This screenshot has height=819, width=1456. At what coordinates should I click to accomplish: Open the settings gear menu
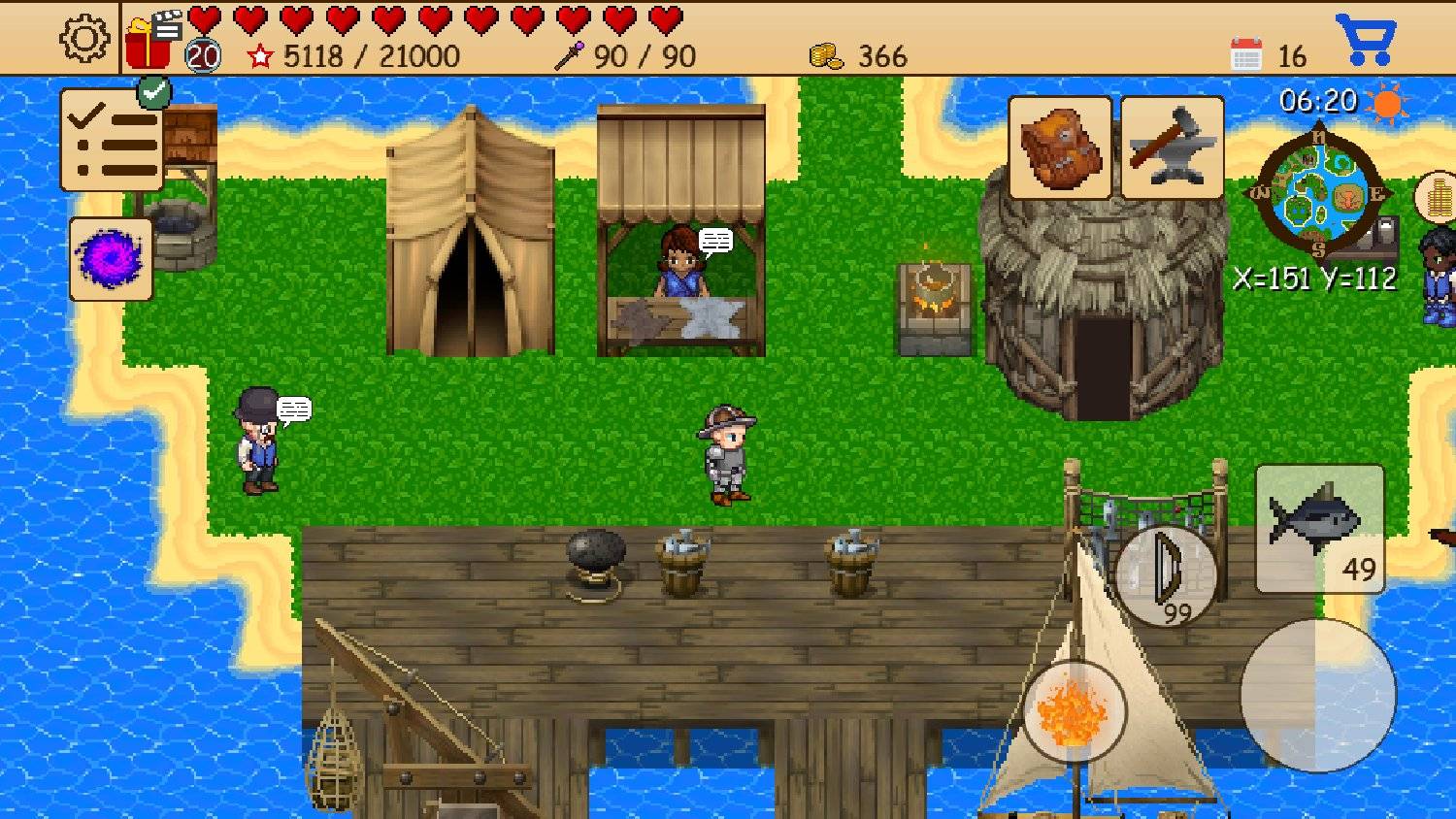point(83,39)
